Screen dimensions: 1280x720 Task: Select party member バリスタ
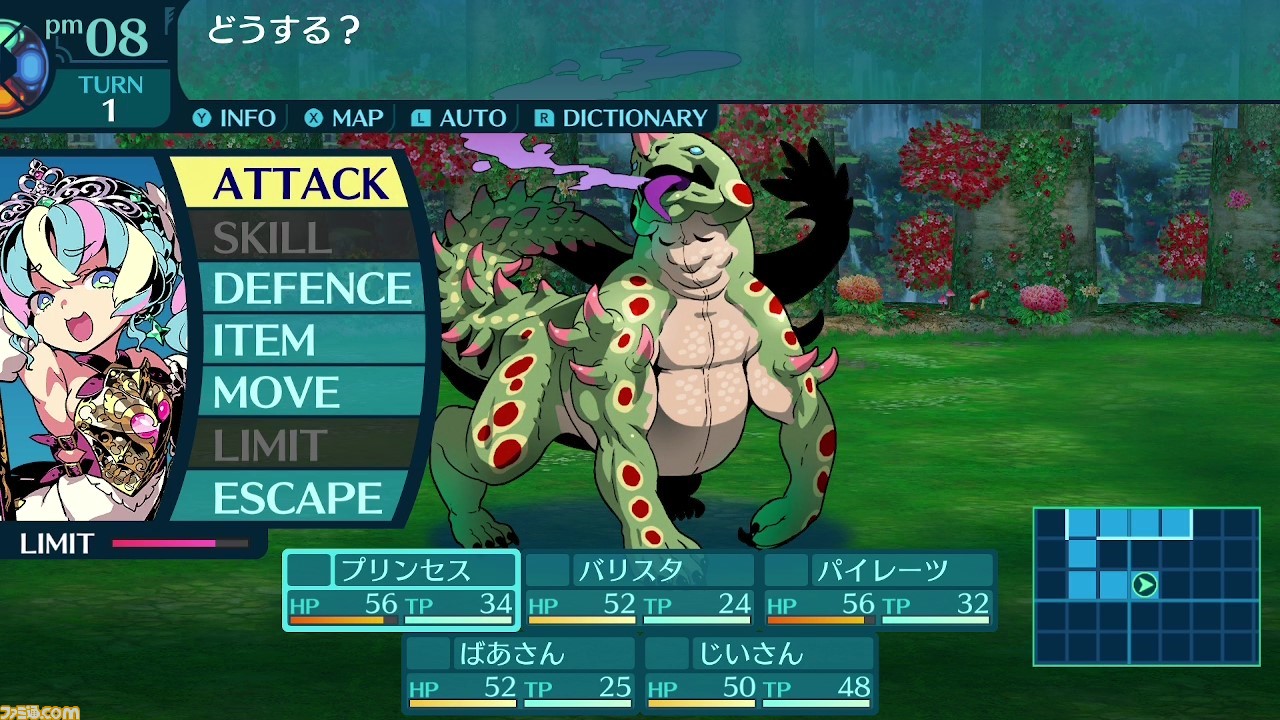[x=640, y=589]
